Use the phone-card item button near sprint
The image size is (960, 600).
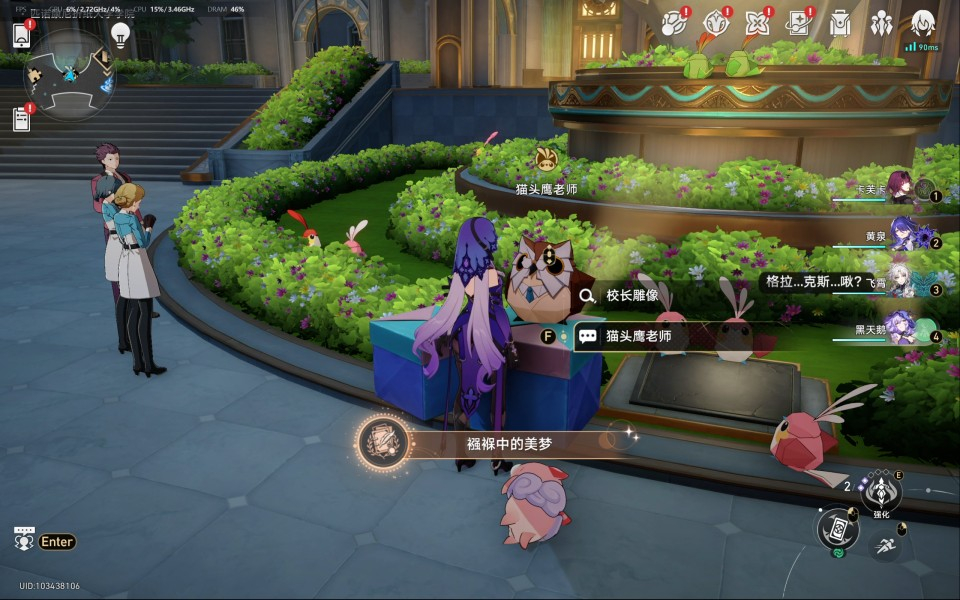click(838, 530)
